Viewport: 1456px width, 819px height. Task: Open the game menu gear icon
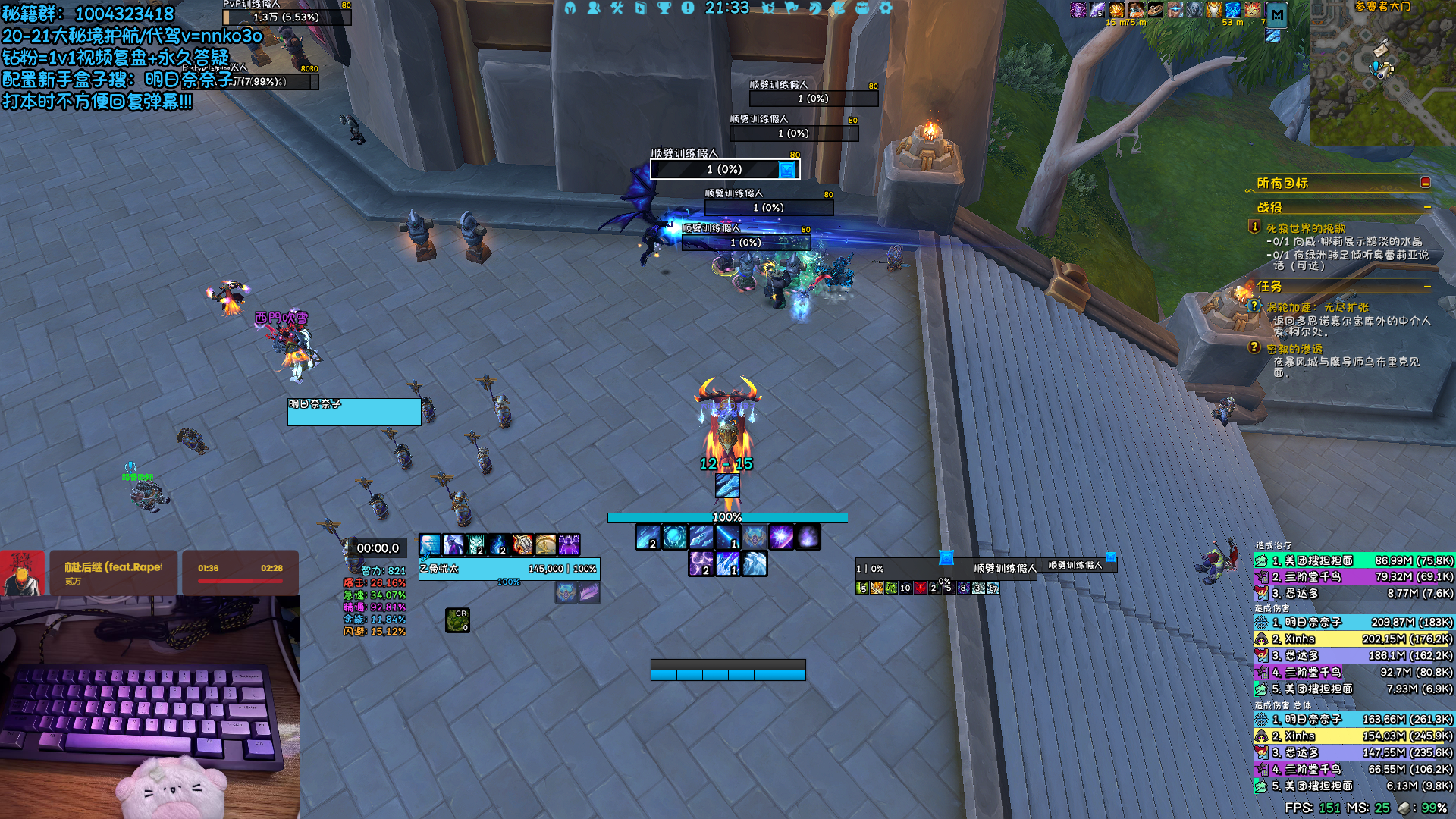point(886,8)
